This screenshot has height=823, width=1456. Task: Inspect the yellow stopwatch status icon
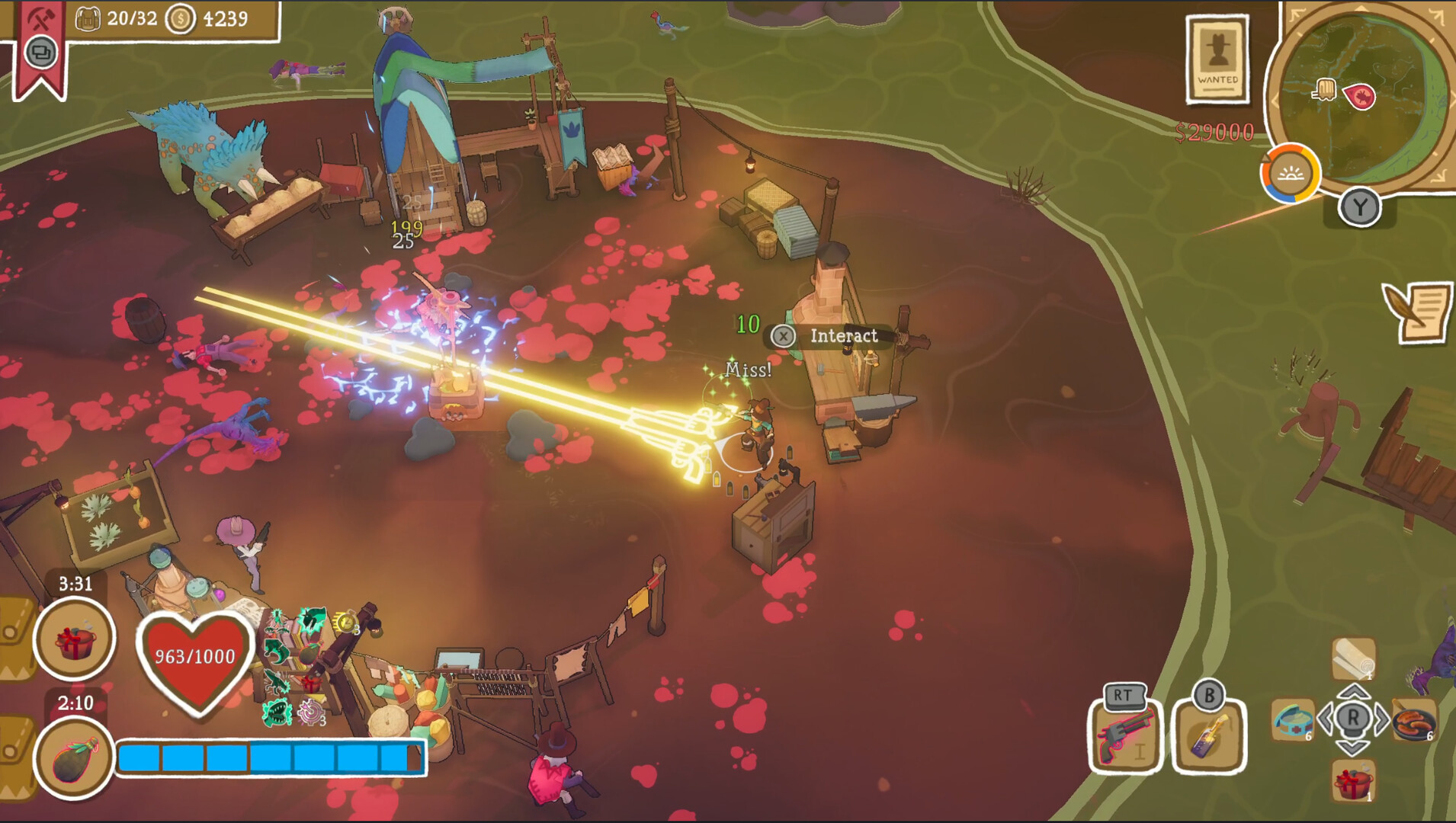point(347,621)
